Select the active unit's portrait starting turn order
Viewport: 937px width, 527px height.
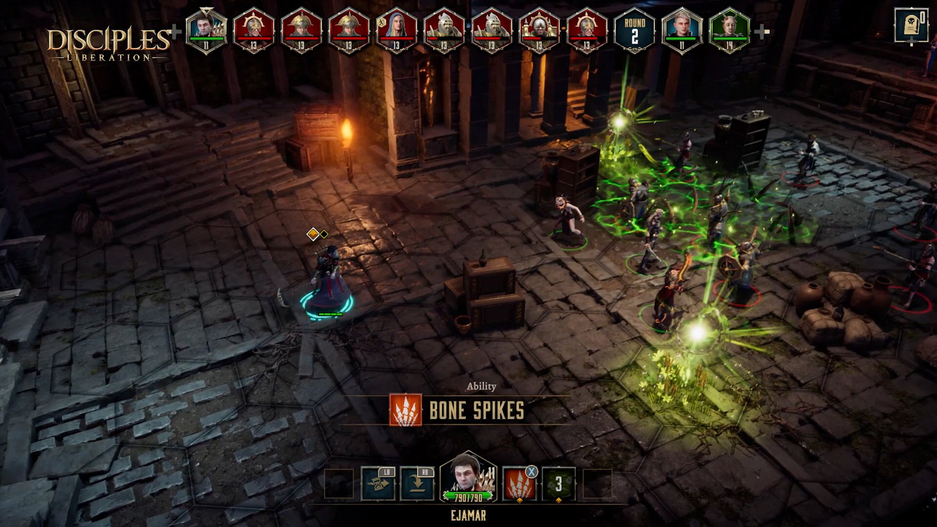[x=206, y=31]
